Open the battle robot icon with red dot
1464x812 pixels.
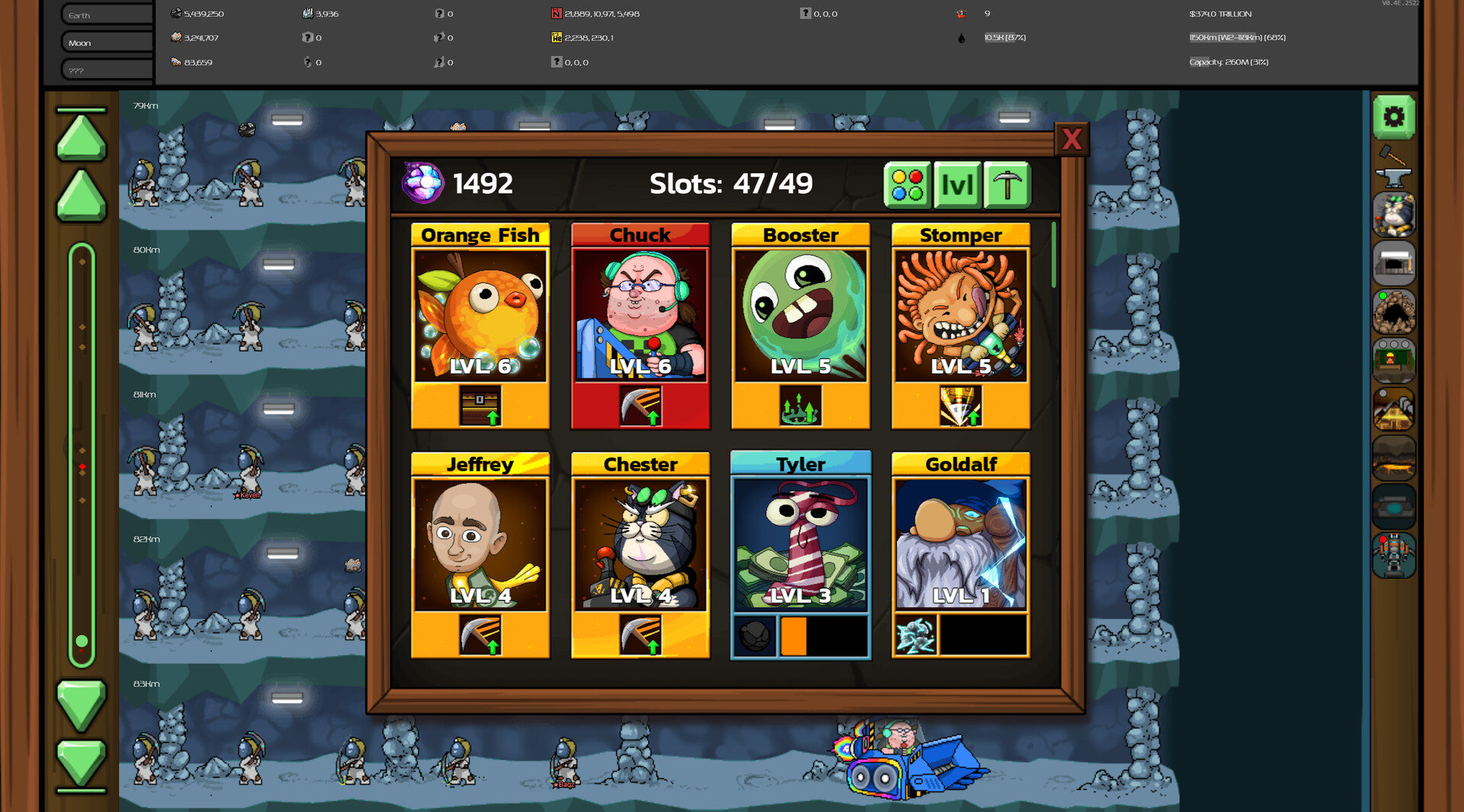(x=1395, y=554)
